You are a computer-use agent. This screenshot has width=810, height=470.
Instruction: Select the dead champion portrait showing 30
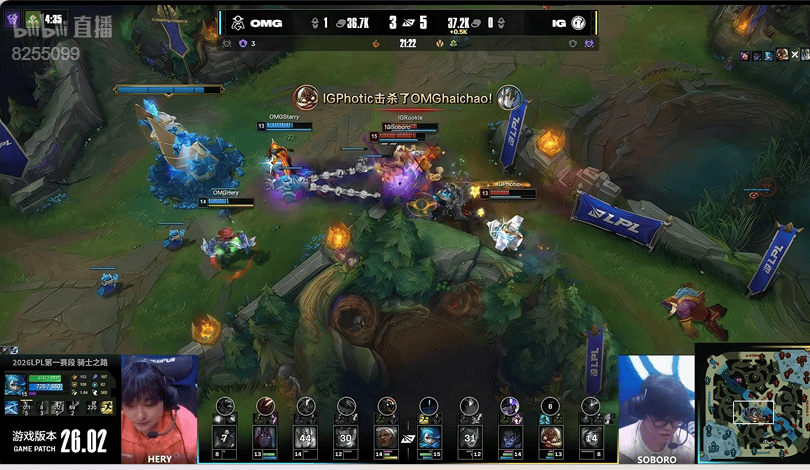point(345,437)
